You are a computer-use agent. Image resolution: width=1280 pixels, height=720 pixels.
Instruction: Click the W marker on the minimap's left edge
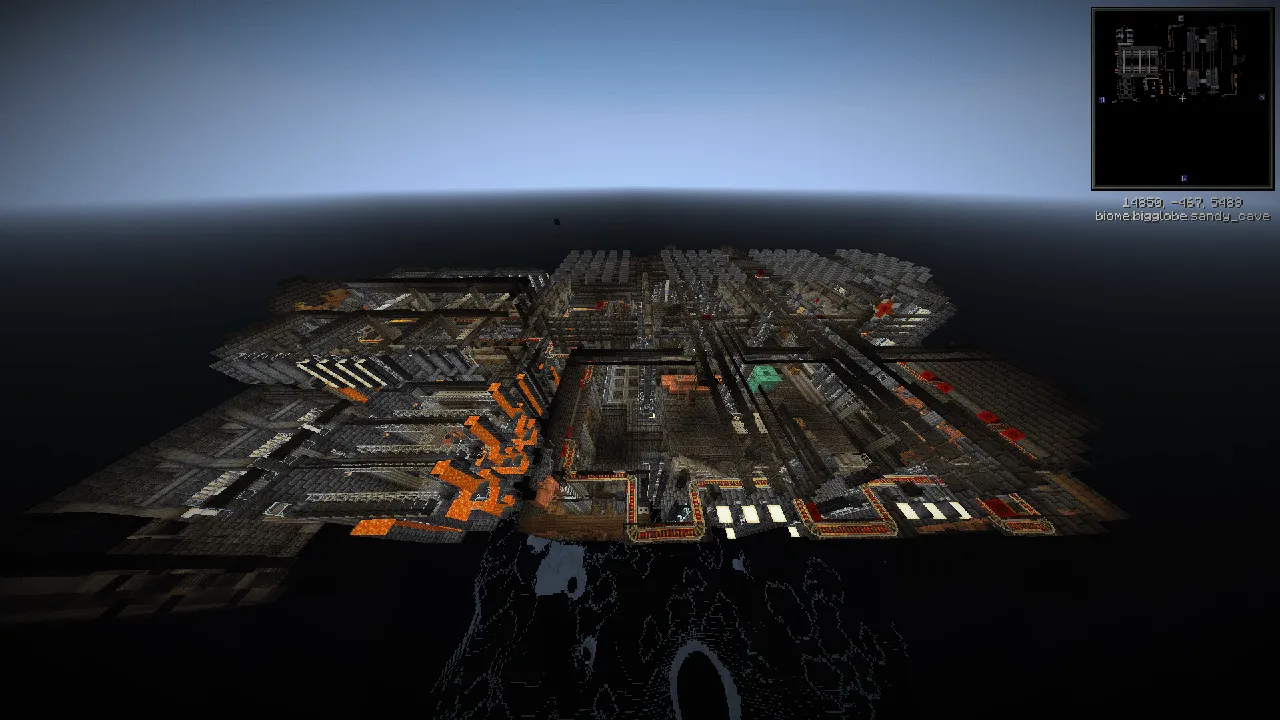(1101, 98)
